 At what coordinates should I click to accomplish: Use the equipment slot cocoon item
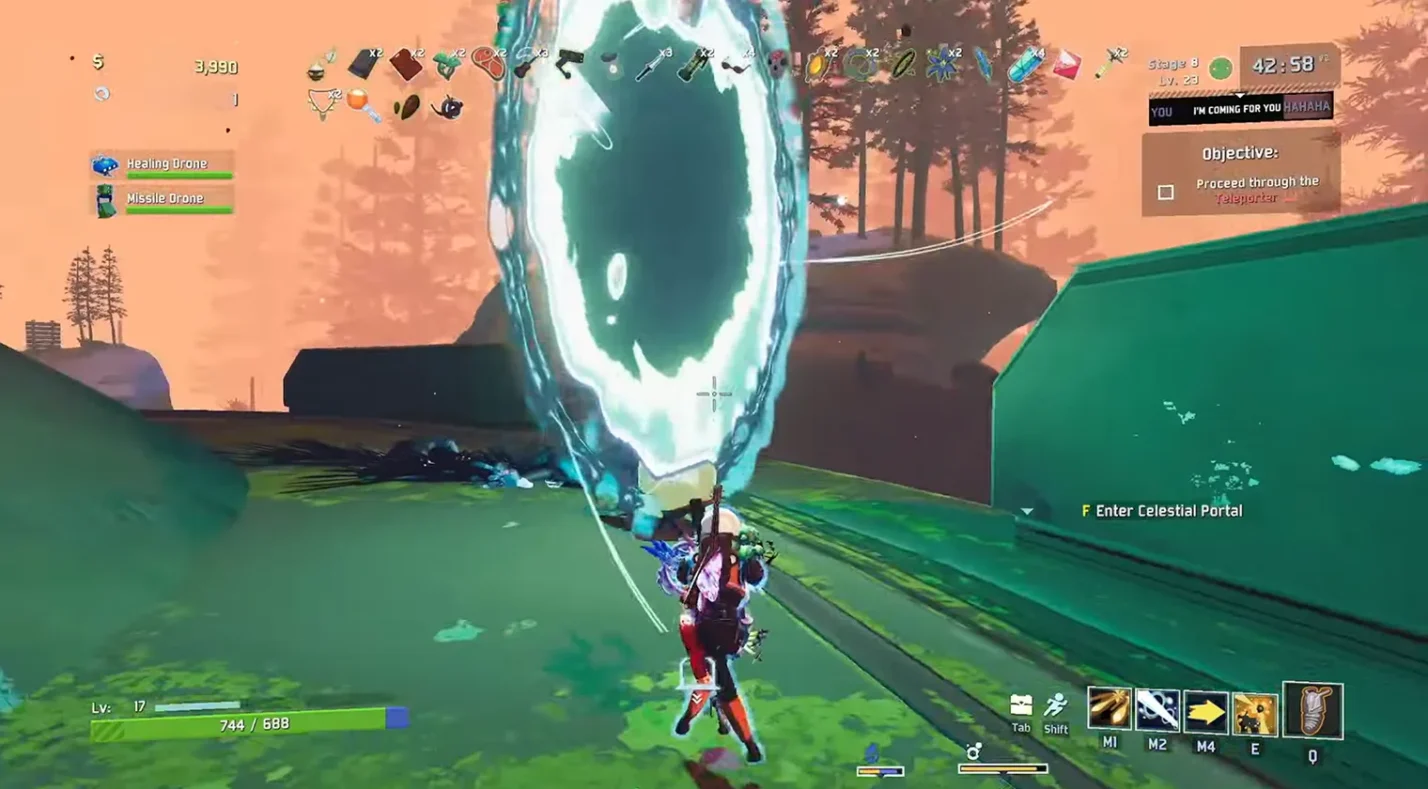1312,711
